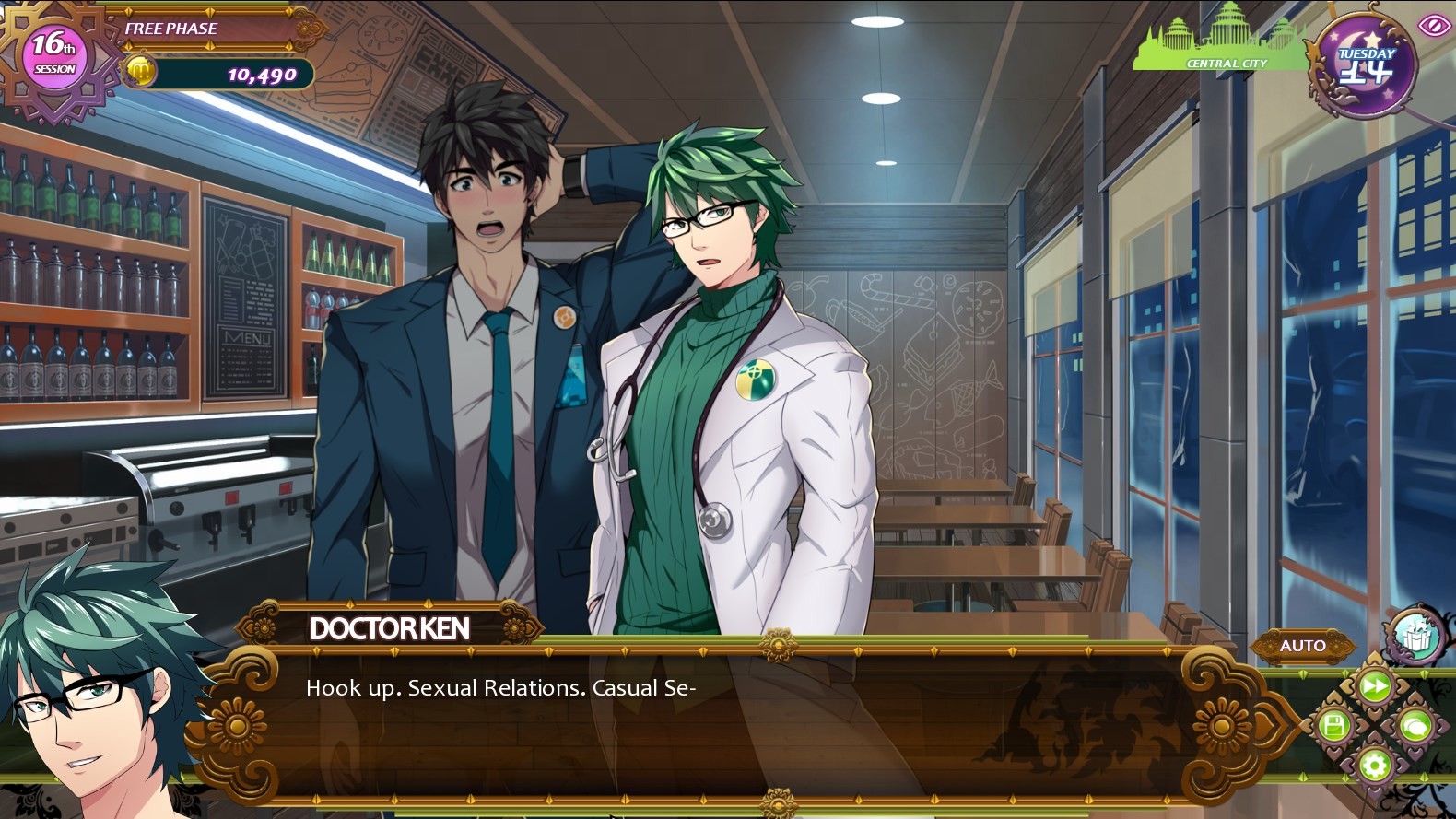Click the DOCTOR KEN nameplate
This screenshot has height=819, width=1456.
click(x=387, y=629)
